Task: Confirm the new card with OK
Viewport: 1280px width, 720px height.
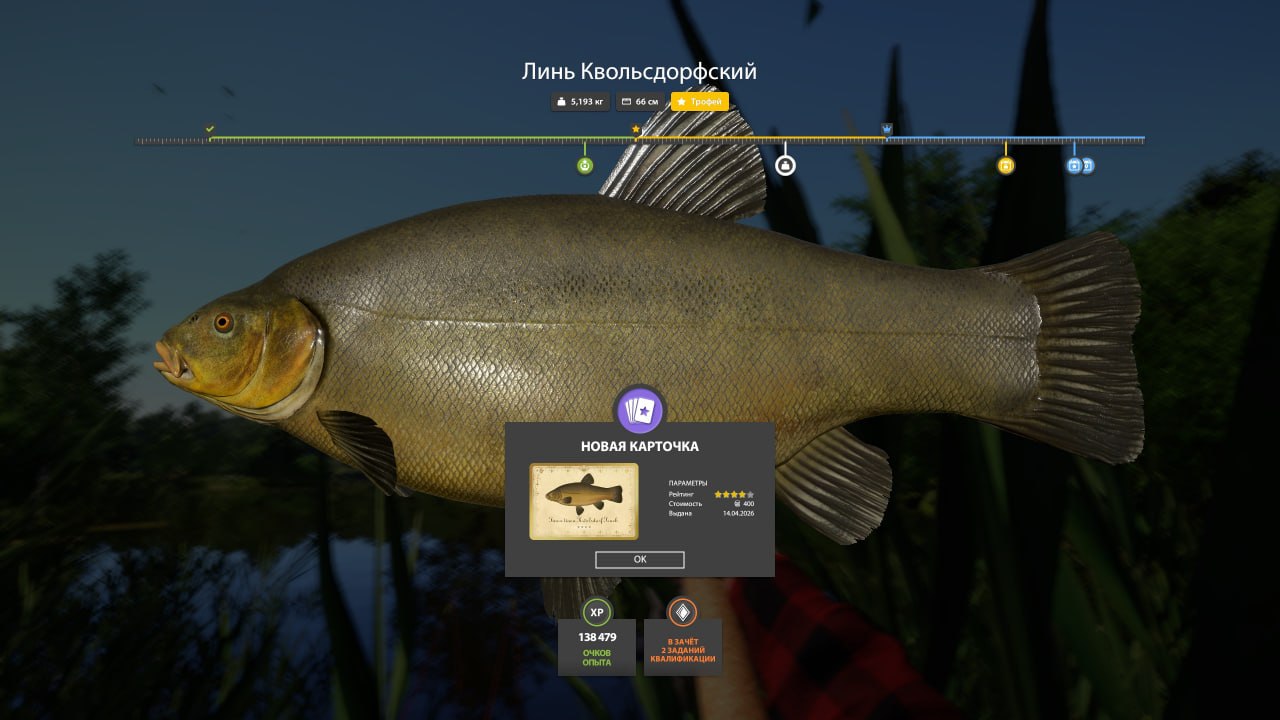Action: point(640,560)
